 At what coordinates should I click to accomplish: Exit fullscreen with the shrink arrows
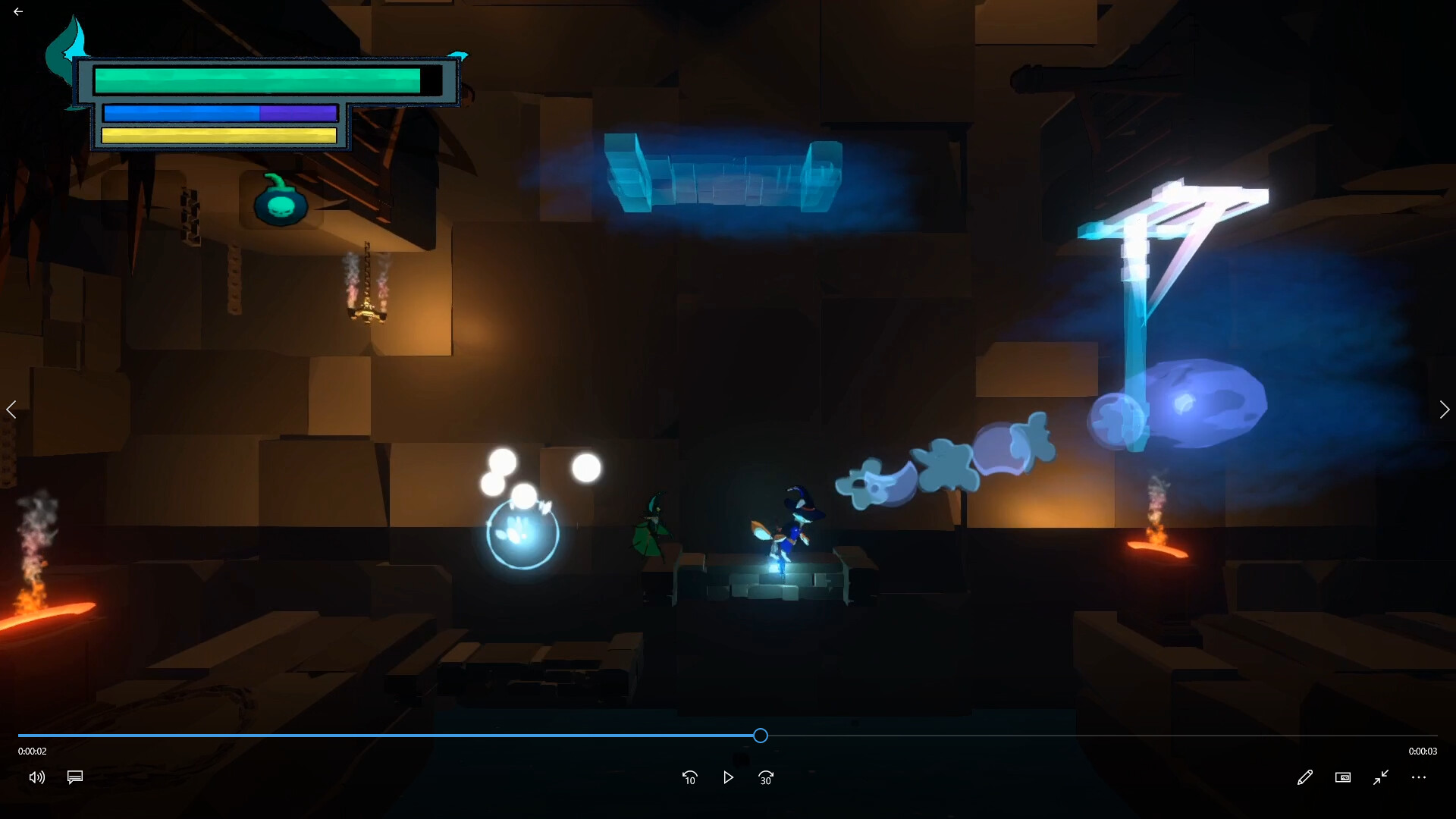1381,777
